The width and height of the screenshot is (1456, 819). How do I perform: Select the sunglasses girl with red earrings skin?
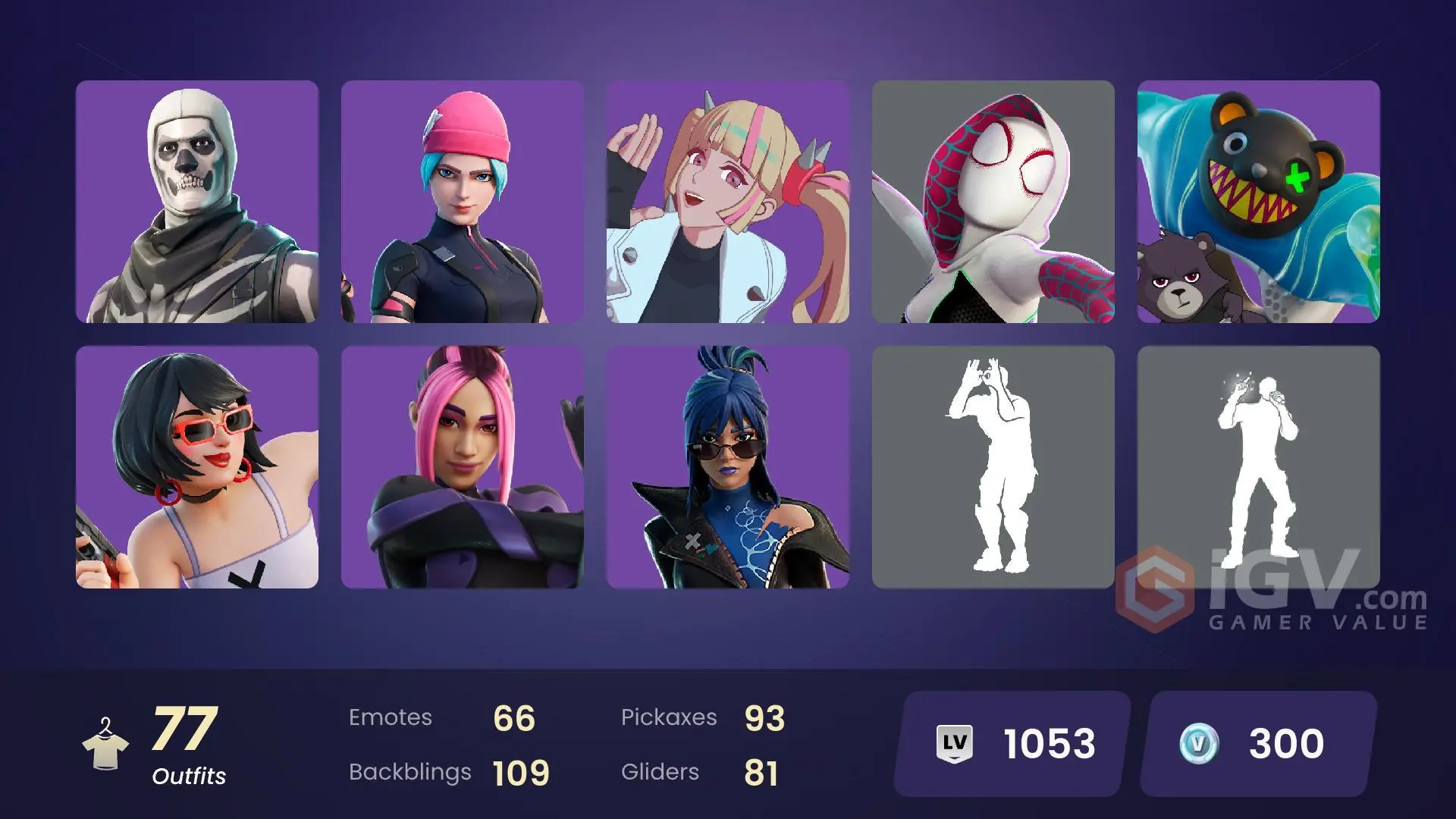click(197, 466)
